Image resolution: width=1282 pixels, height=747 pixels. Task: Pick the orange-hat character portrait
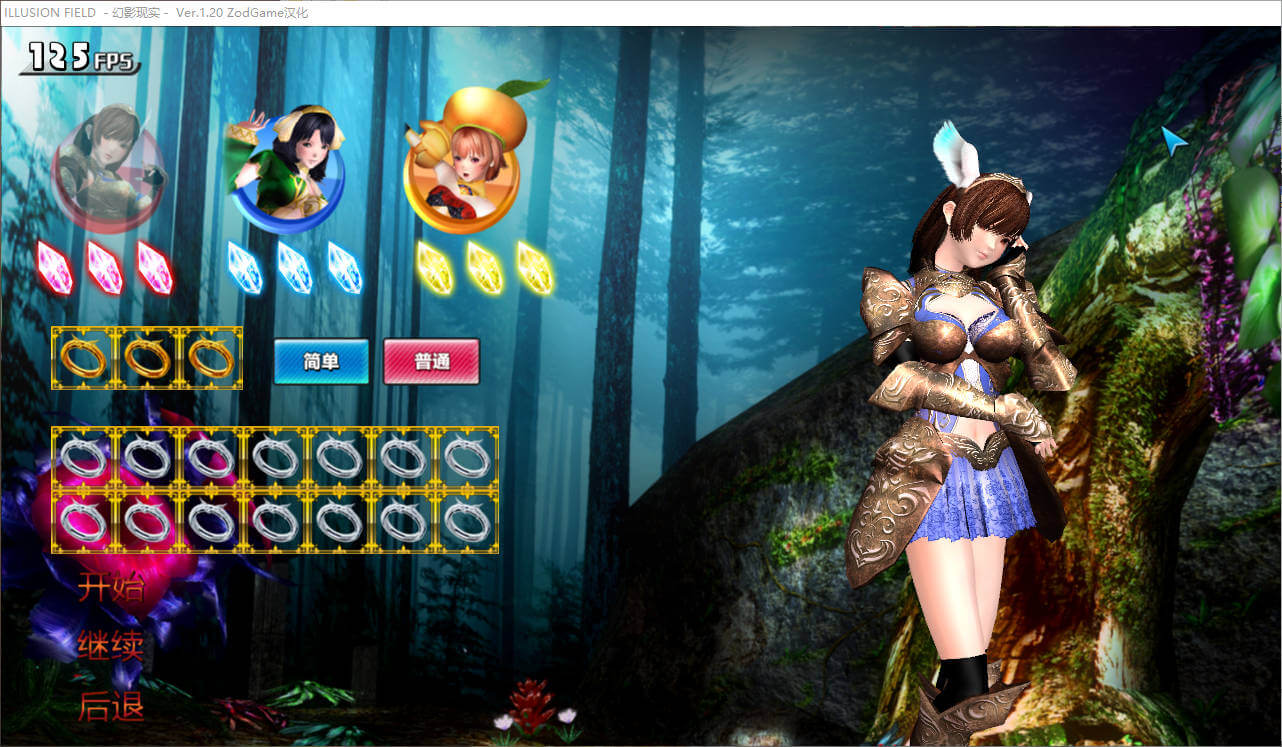coord(462,162)
